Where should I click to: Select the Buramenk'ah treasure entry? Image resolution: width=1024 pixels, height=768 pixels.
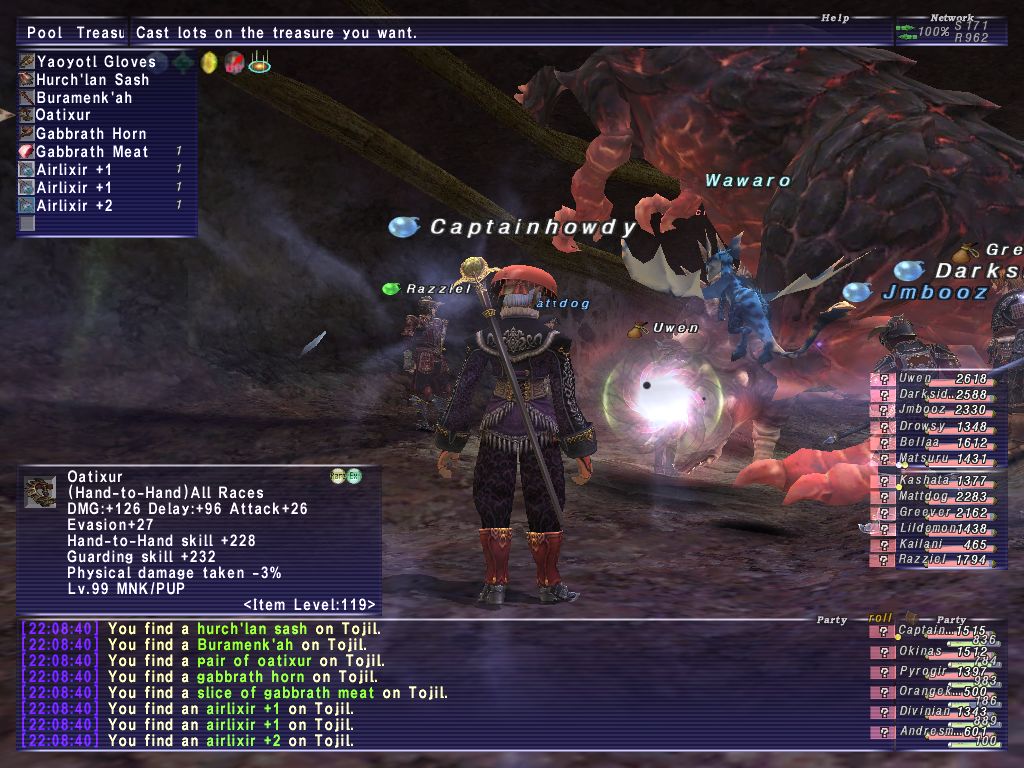(84, 97)
